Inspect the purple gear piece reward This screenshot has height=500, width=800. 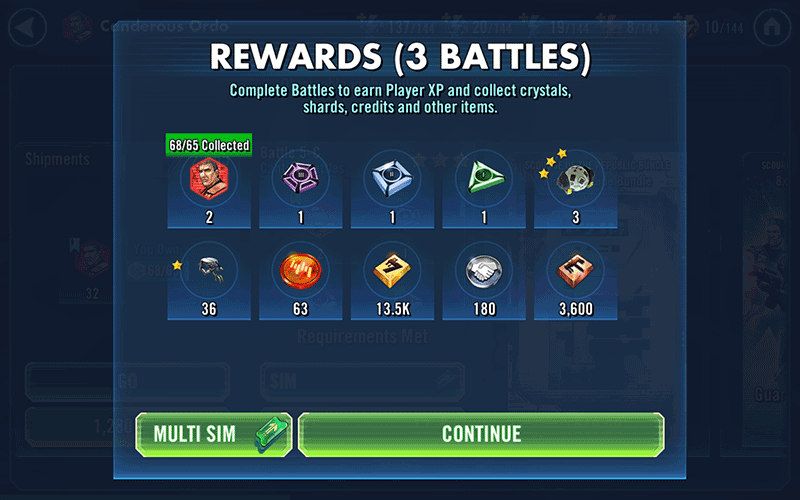(300, 180)
